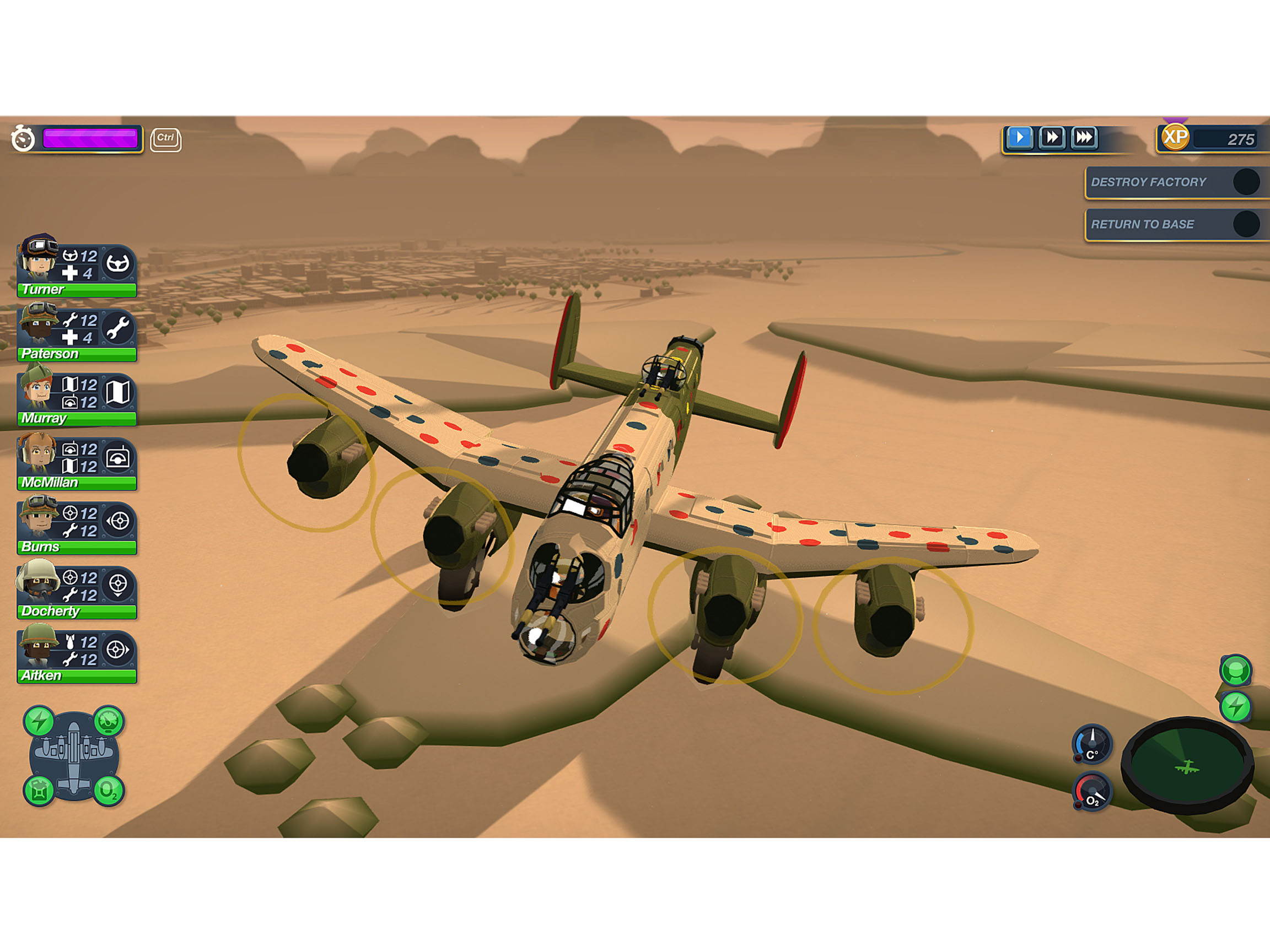Inspect the fuel can status indicator
Image resolution: width=1270 pixels, height=952 pixels.
pyautogui.click(x=40, y=790)
